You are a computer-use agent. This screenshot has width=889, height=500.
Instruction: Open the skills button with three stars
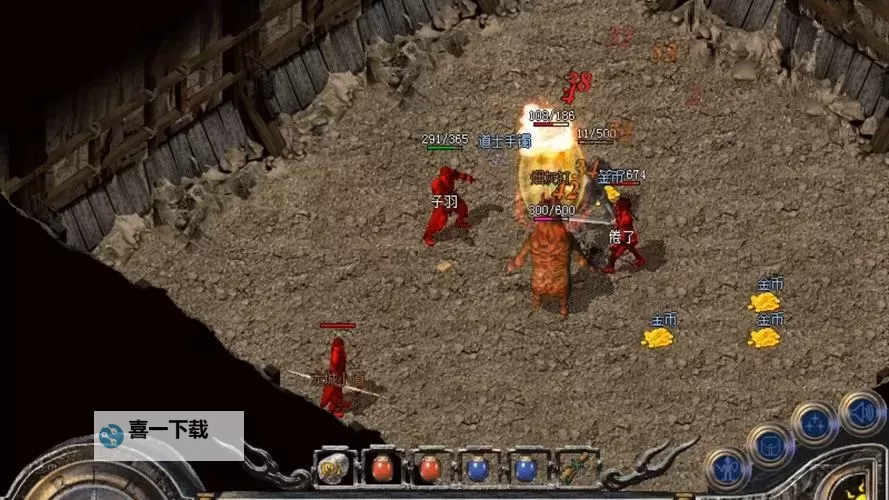click(x=815, y=422)
